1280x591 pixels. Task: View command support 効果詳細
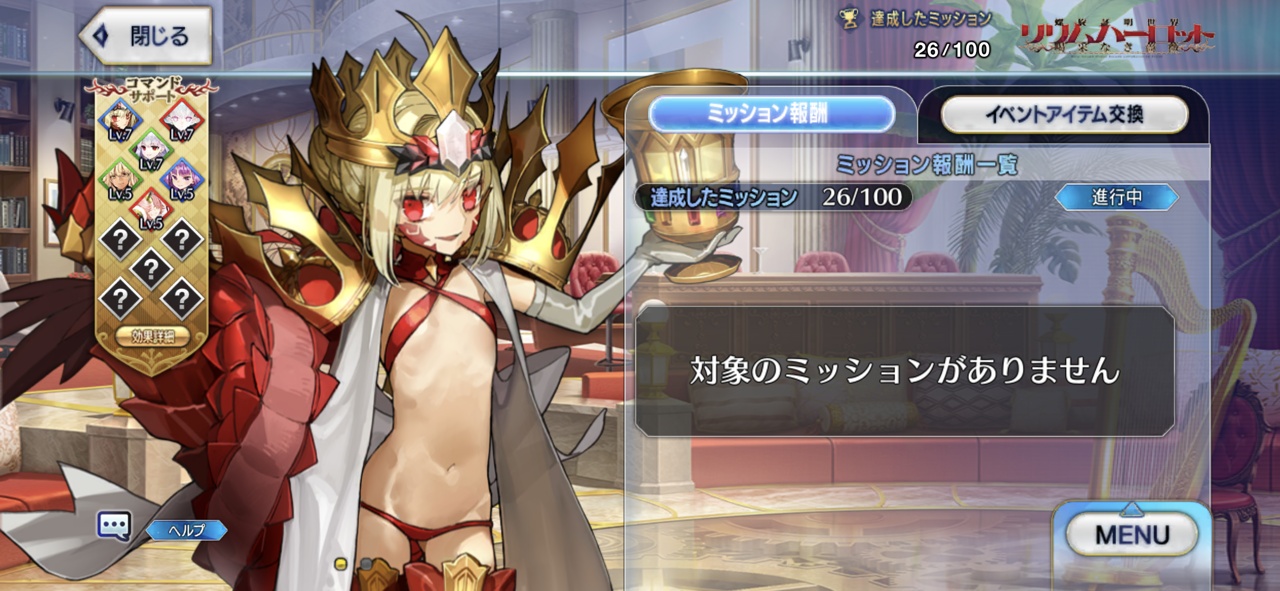[x=152, y=336]
